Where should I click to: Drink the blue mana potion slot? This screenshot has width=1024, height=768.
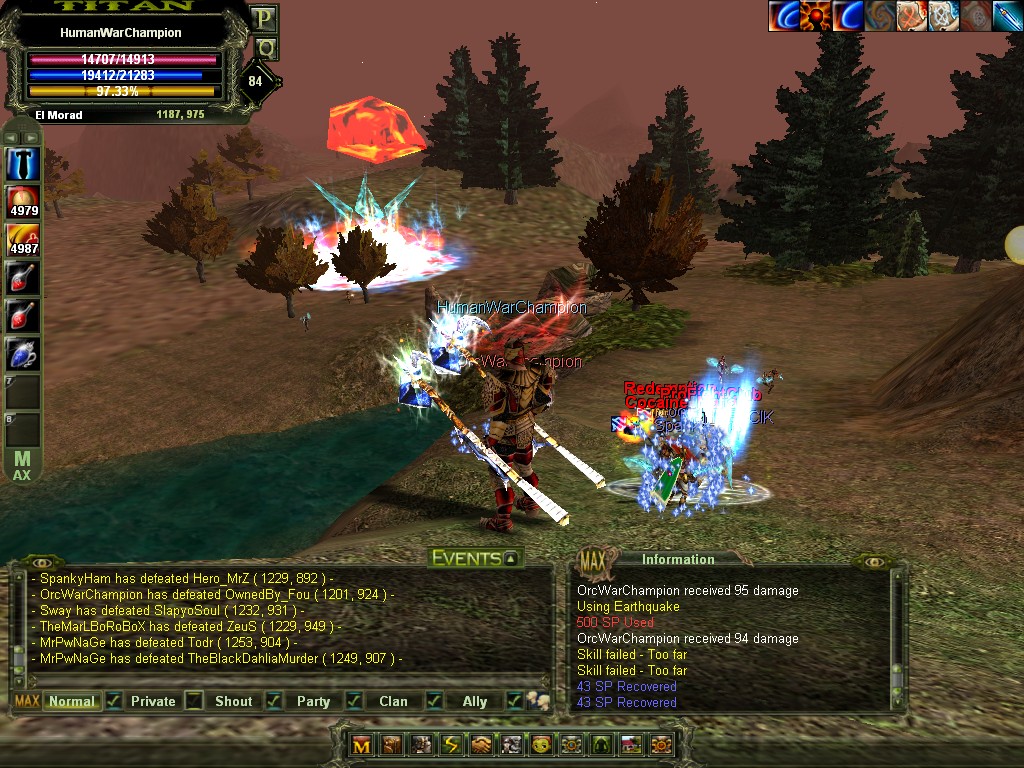click(23, 354)
